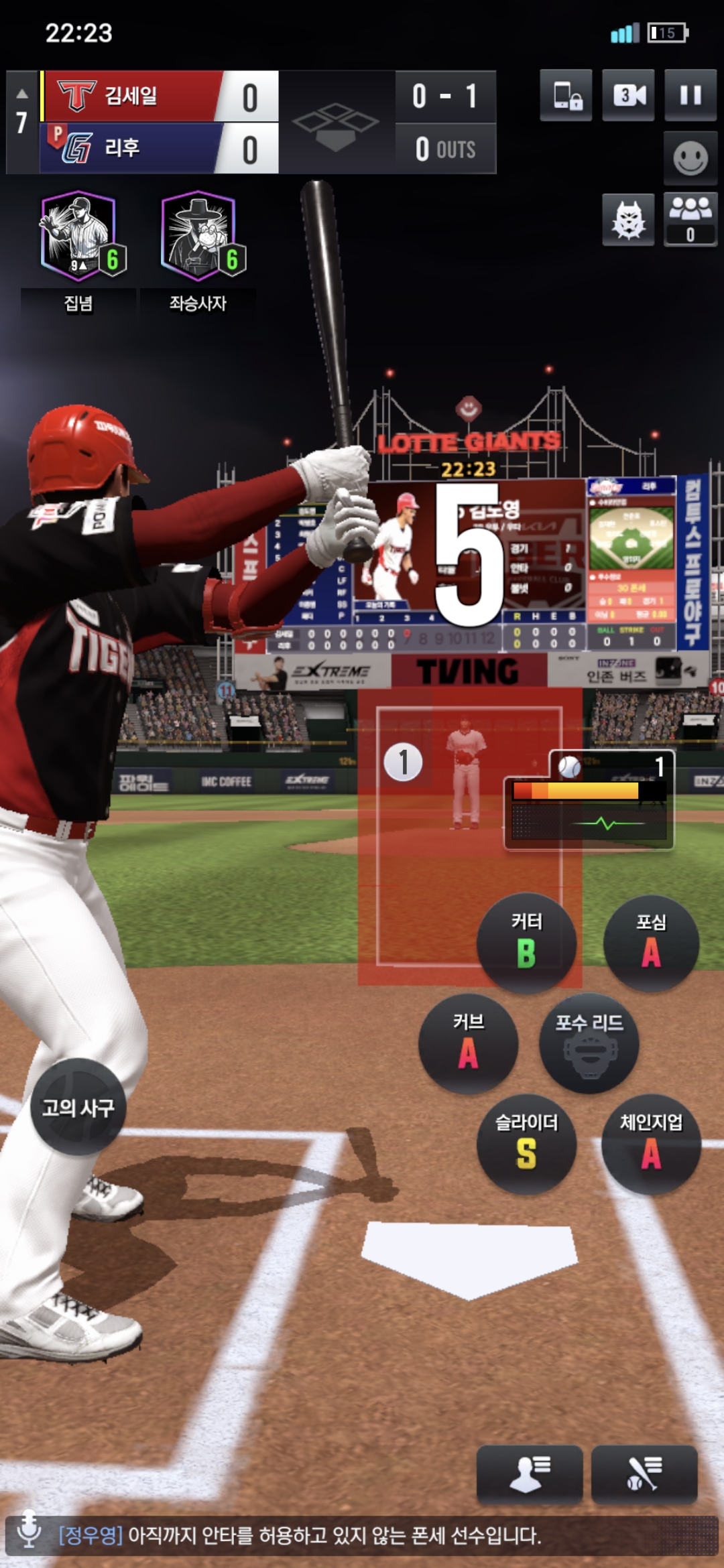Viewport: 724px width, 1568px height.
Task: Open the pitcher info list
Action: [x=530, y=1474]
